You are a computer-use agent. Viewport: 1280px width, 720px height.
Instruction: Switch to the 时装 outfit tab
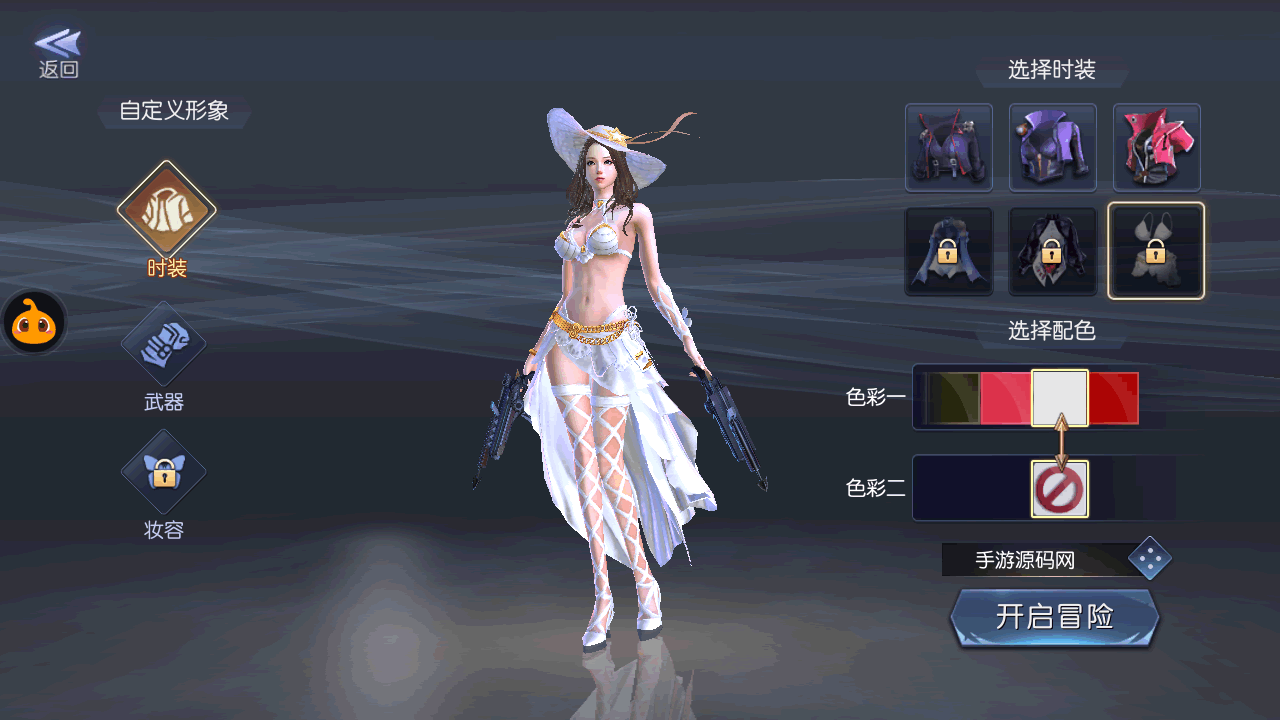click(166, 211)
